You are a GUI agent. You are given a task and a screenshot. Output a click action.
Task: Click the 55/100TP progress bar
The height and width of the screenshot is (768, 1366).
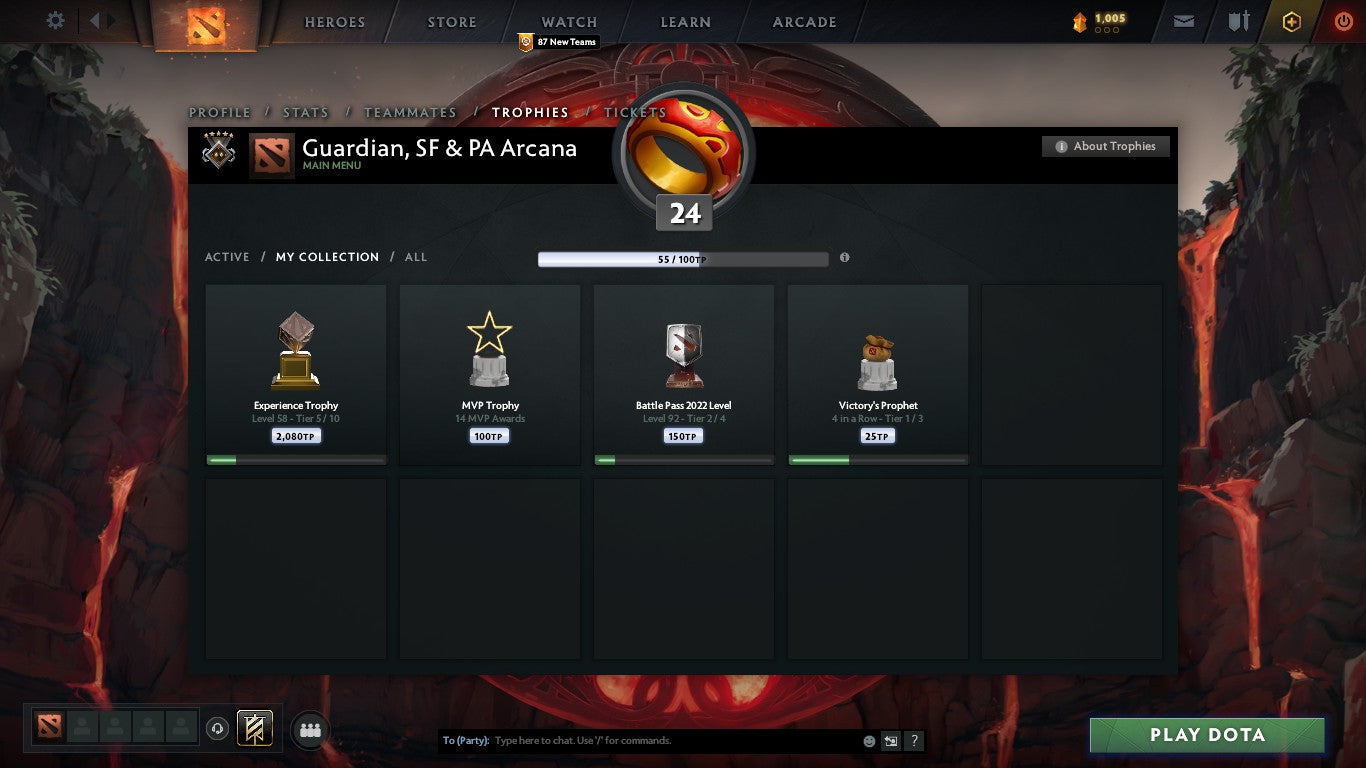[683, 257]
